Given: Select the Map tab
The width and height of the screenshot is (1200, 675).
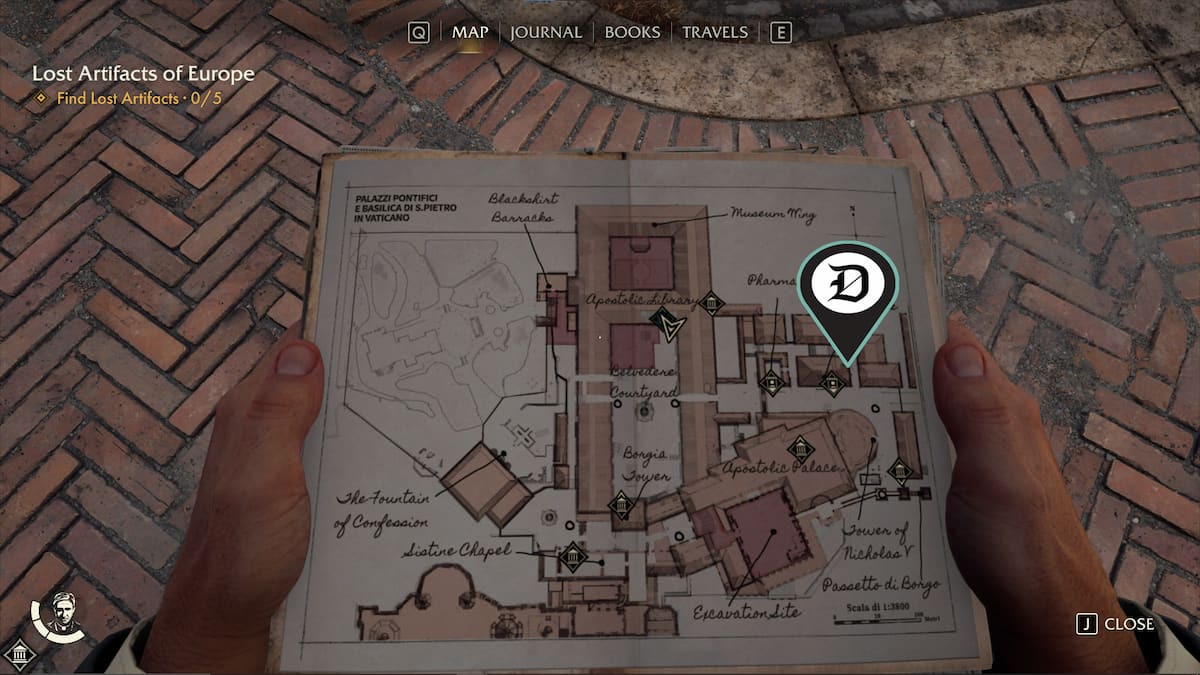Looking at the screenshot, I should point(470,32).
